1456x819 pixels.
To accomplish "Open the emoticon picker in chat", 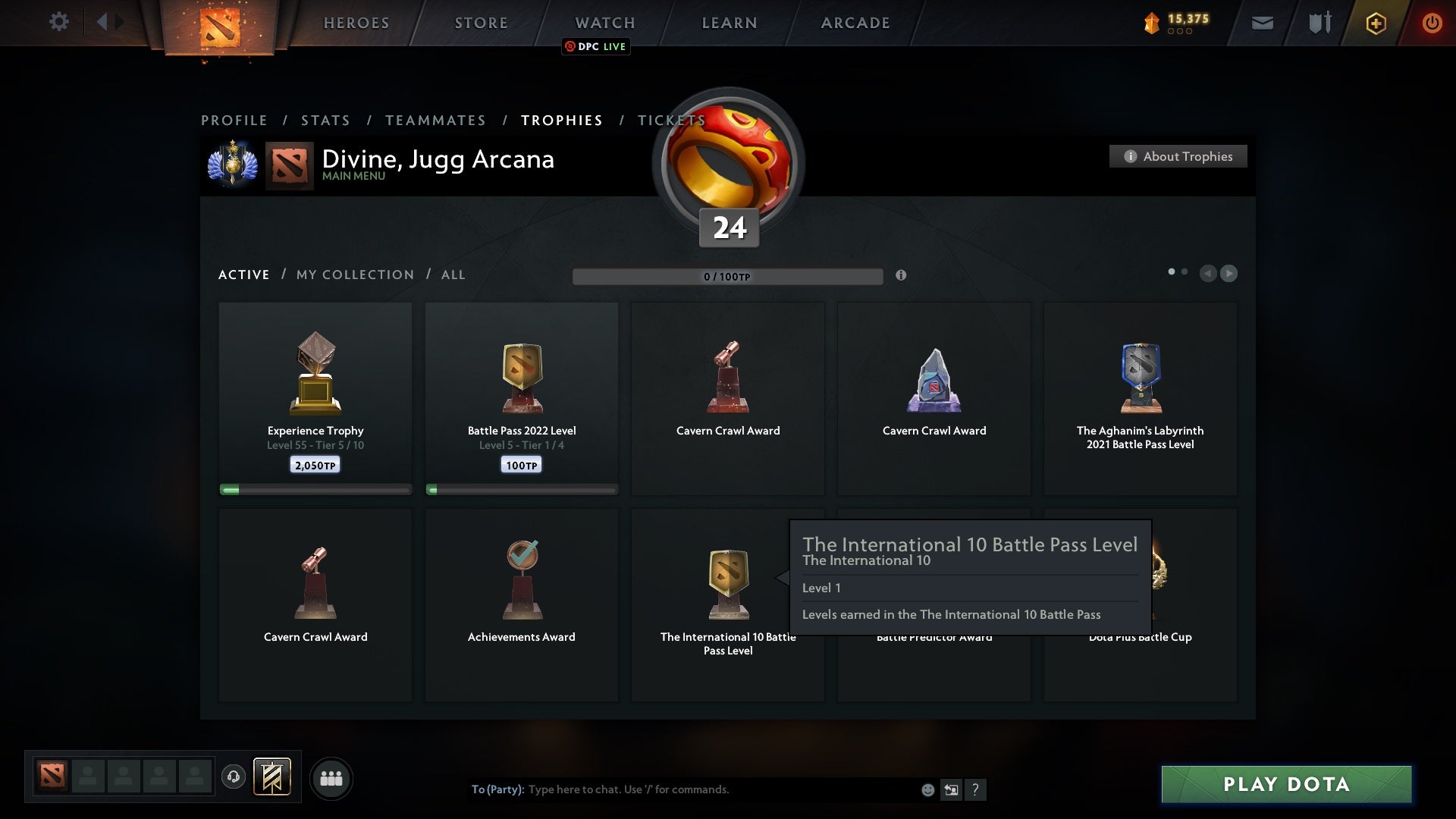I will (927, 789).
